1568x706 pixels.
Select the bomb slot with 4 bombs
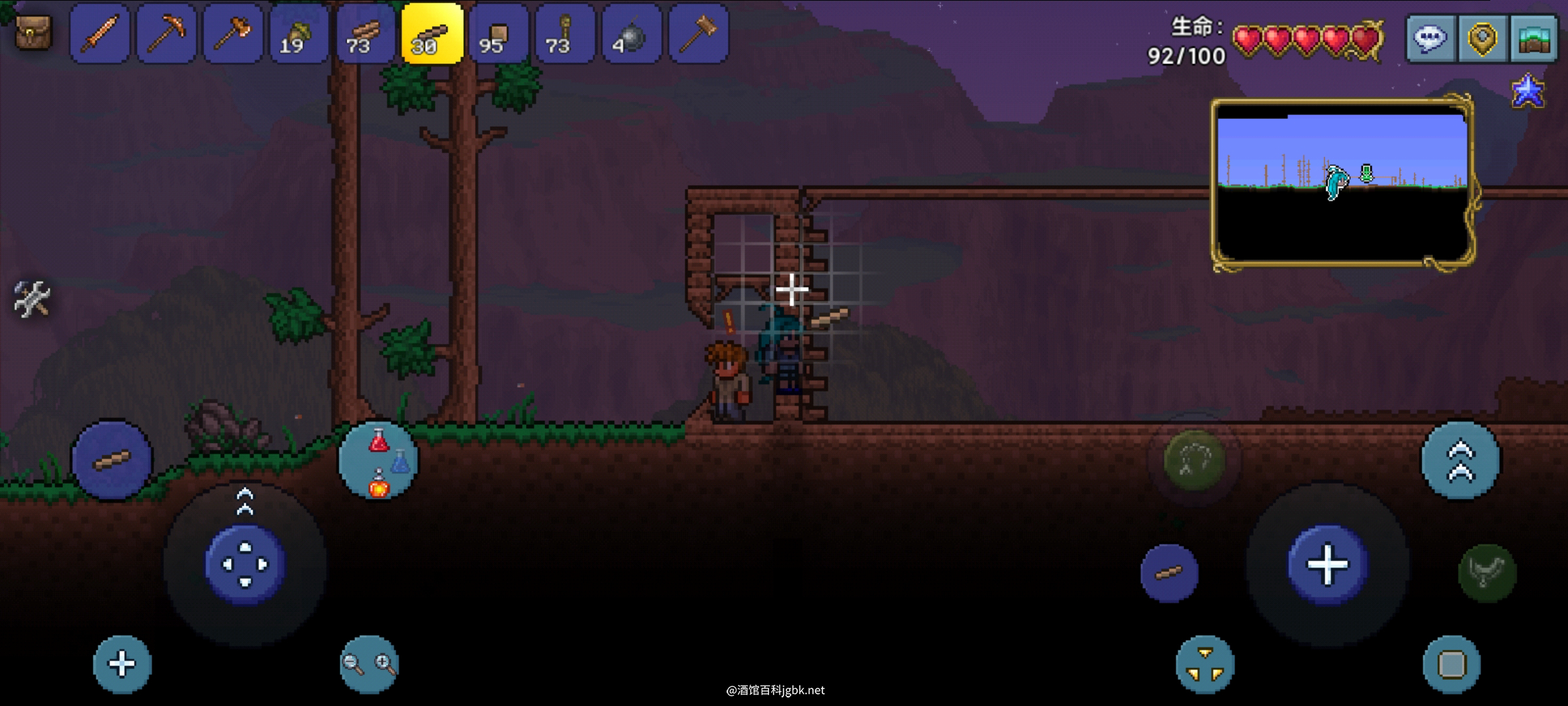coord(631,33)
